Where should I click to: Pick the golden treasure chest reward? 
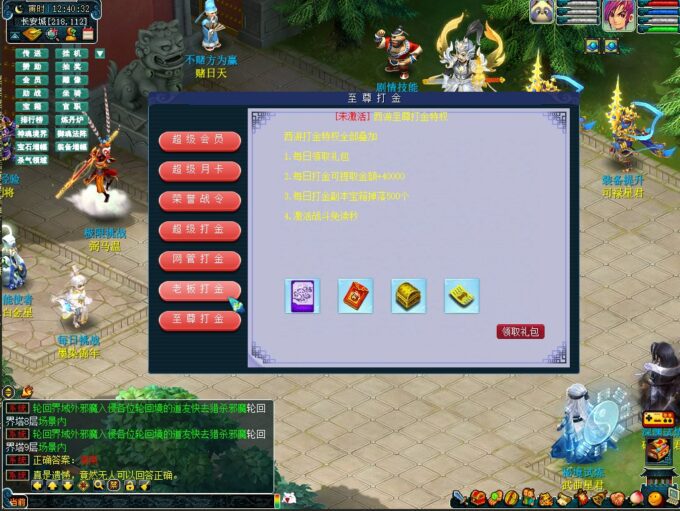(408, 296)
